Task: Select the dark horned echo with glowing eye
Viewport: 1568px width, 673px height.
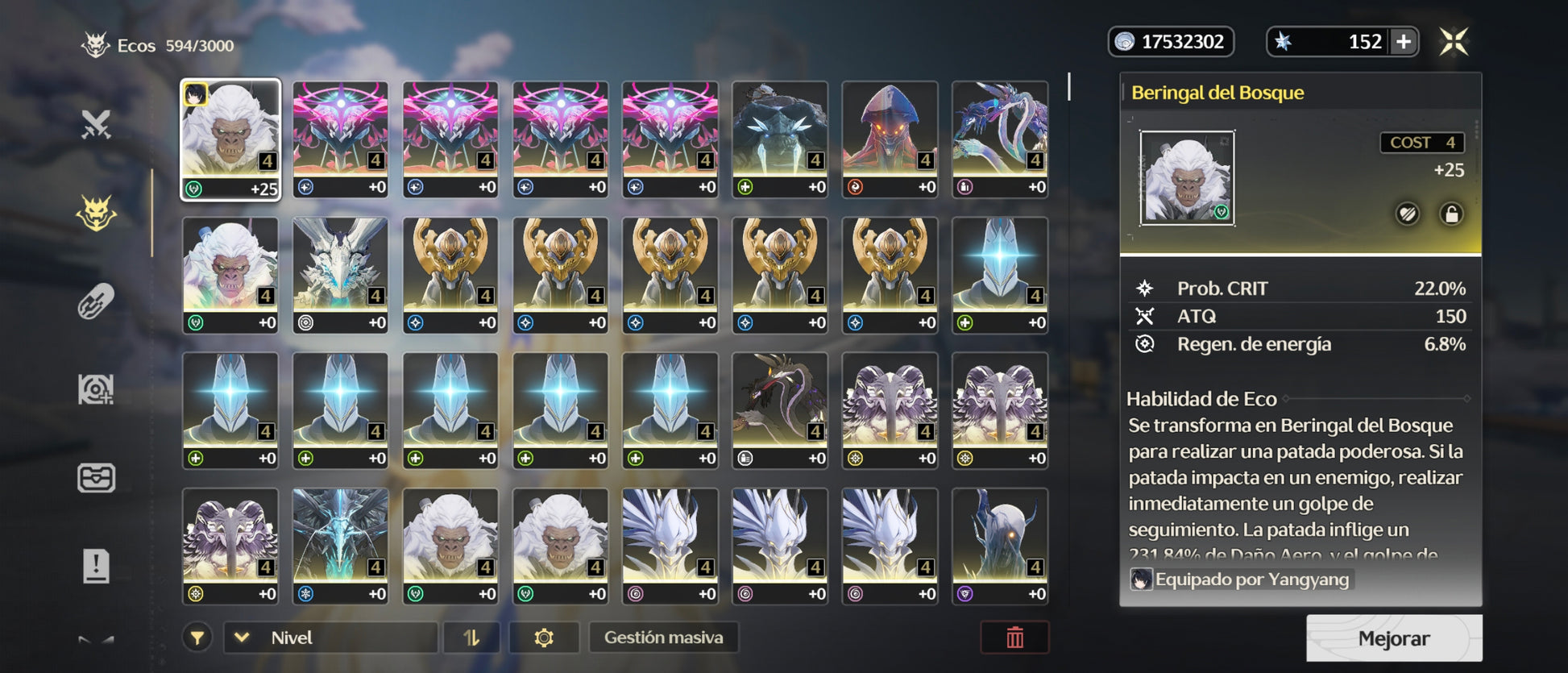Action: pos(999,545)
